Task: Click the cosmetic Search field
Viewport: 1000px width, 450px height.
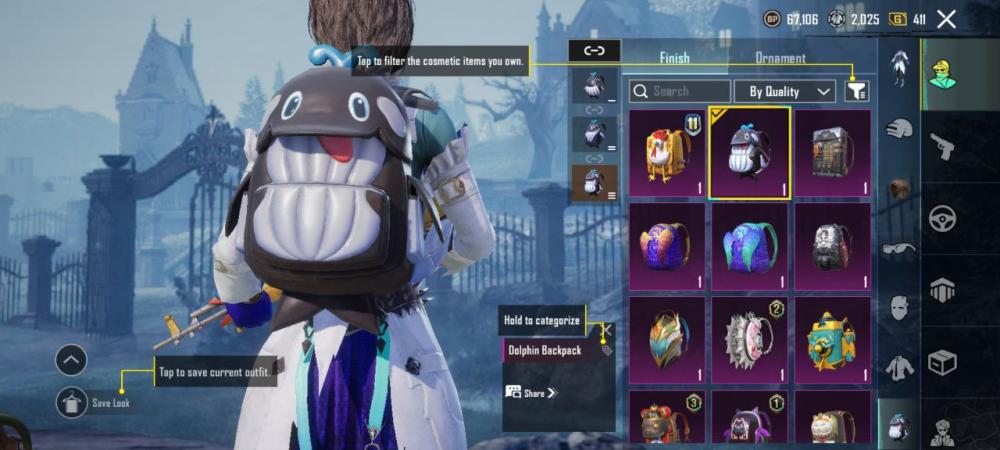Action: click(679, 91)
